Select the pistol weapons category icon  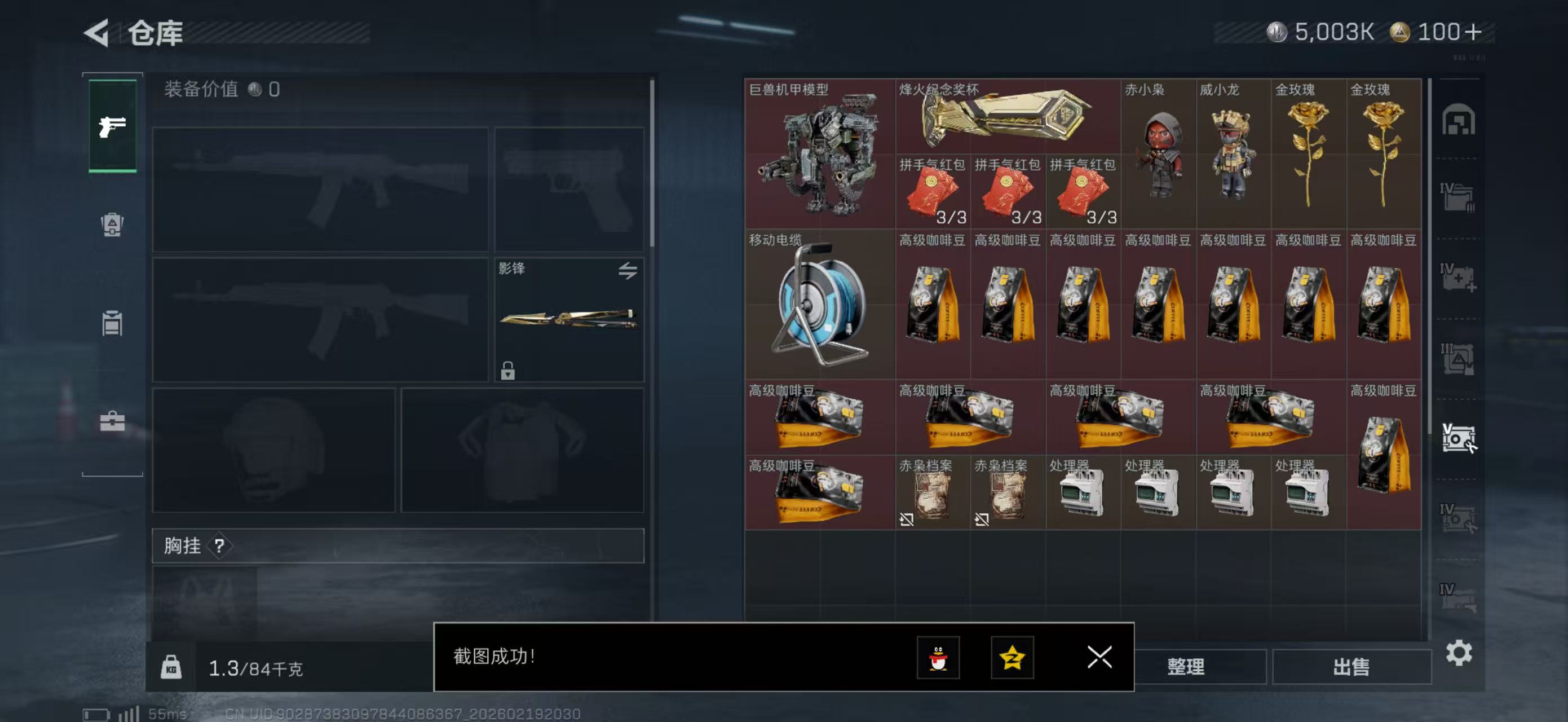113,125
